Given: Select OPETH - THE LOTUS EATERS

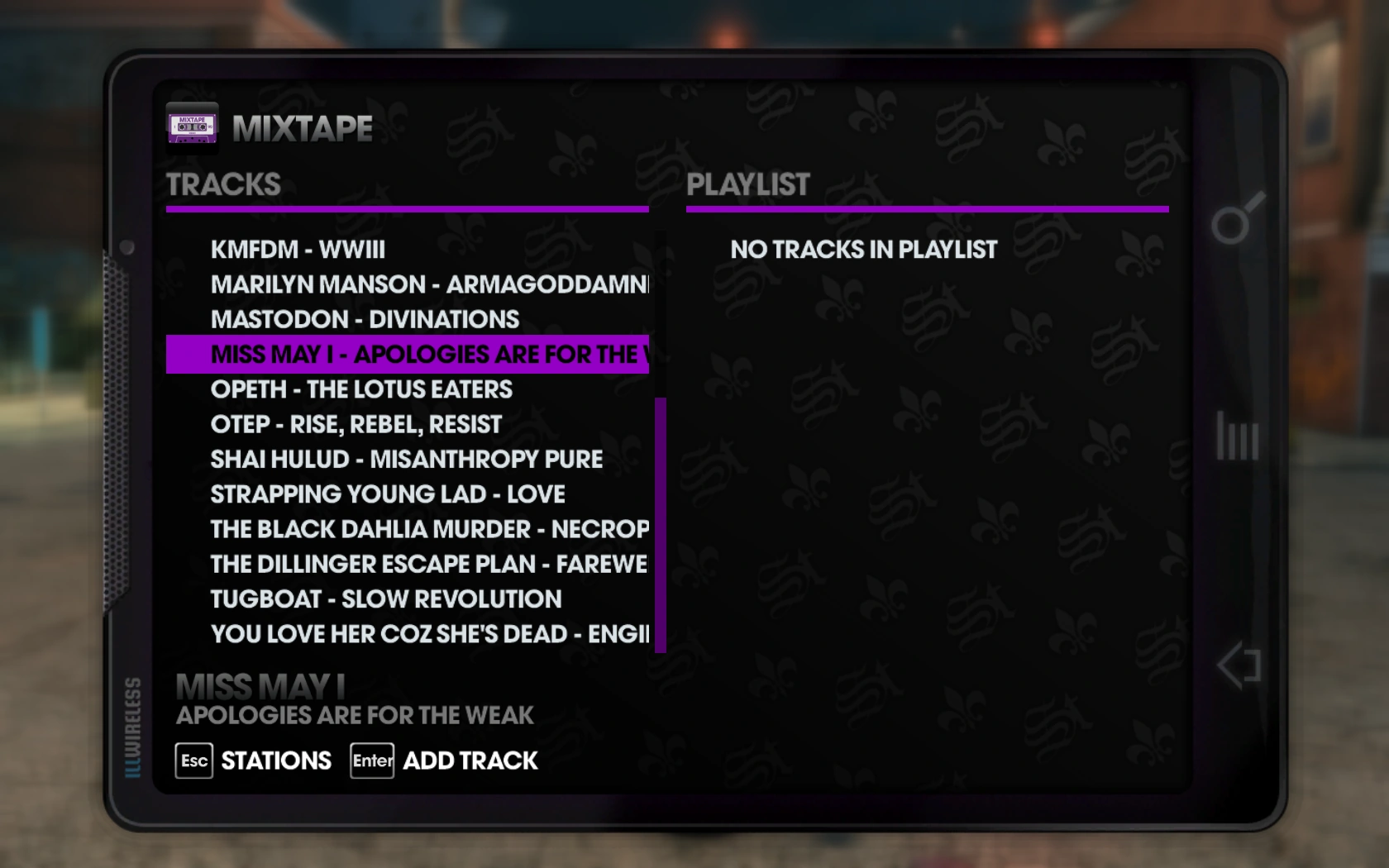Looking at the screenshot, I should click(x=362, y=389).
